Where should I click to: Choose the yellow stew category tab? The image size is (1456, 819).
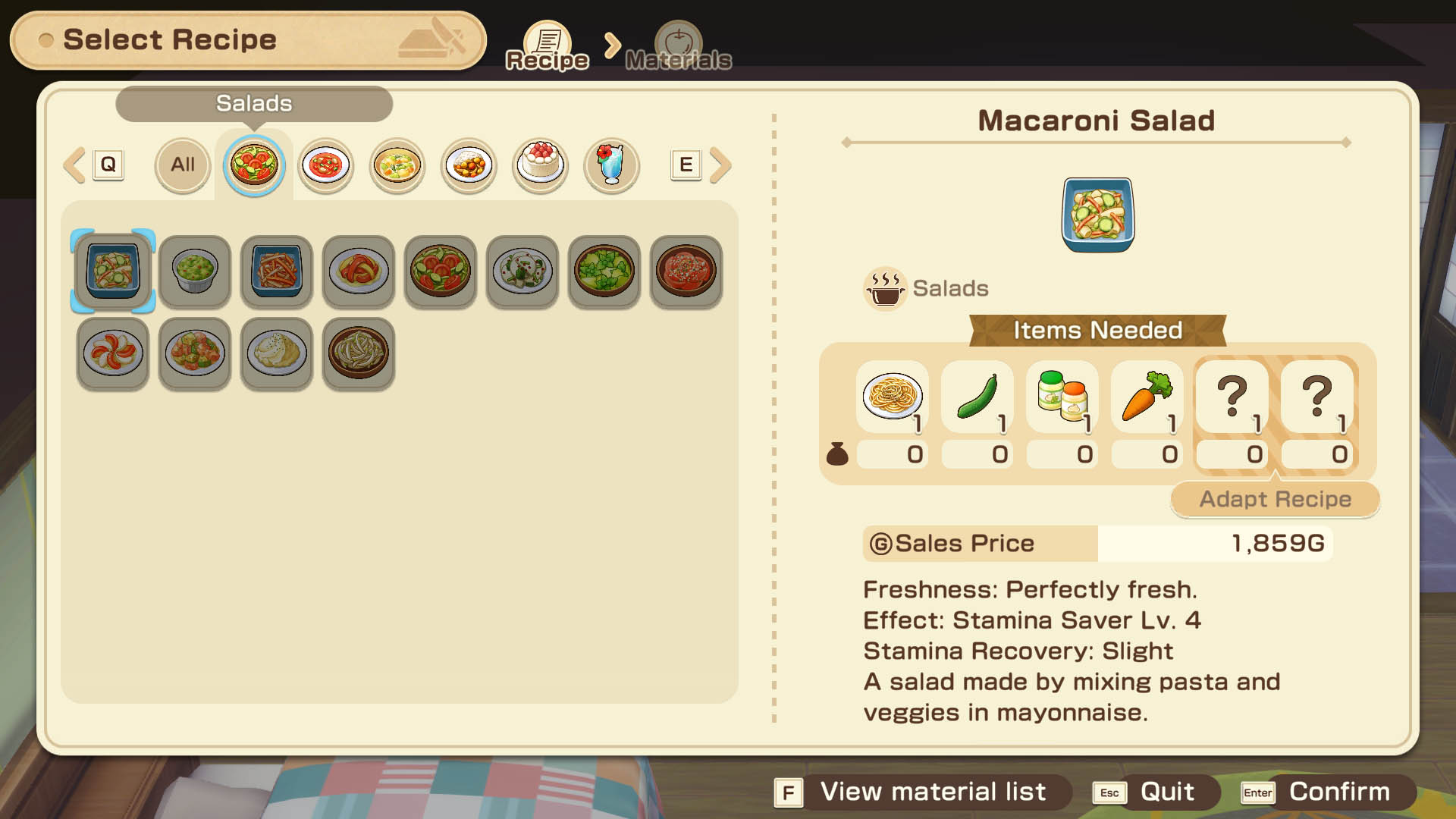(397, 165)
